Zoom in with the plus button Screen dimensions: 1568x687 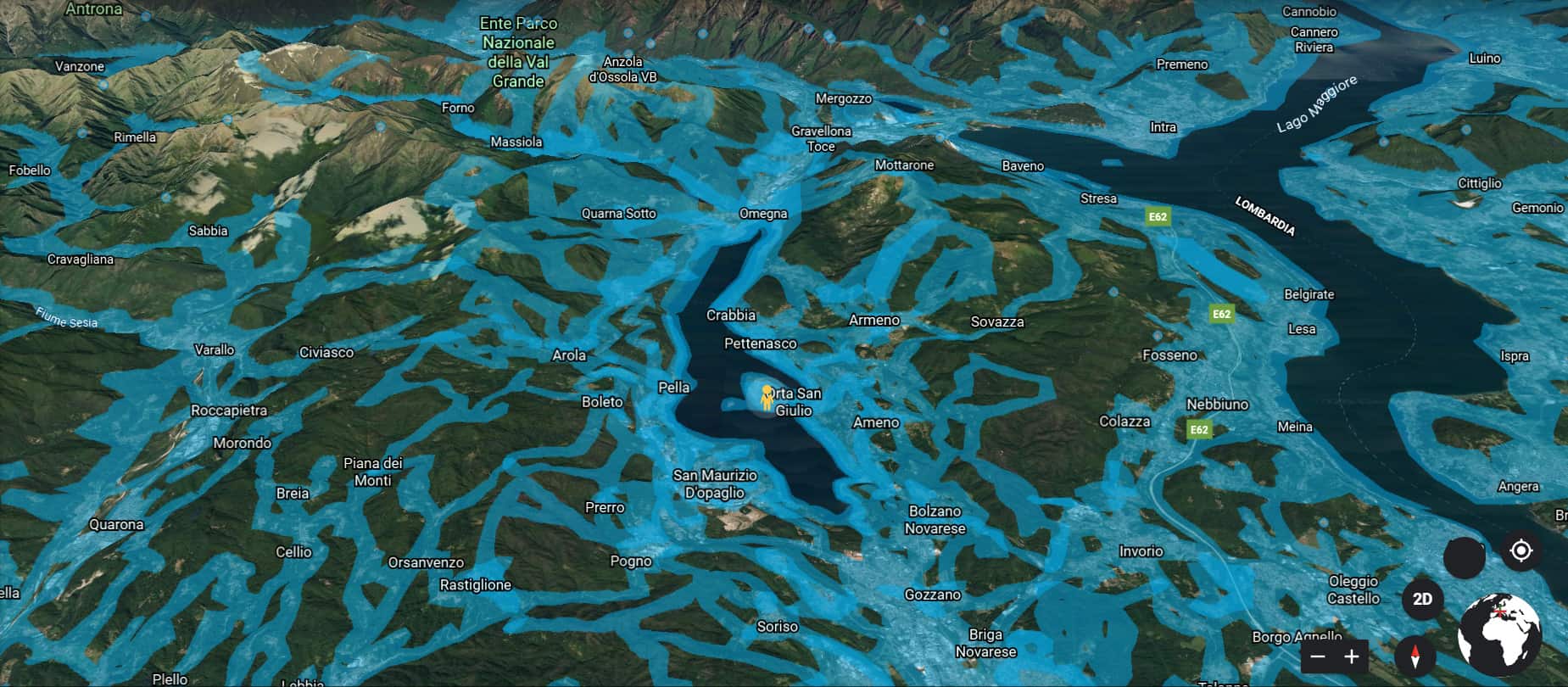[x=1352, y=656]
